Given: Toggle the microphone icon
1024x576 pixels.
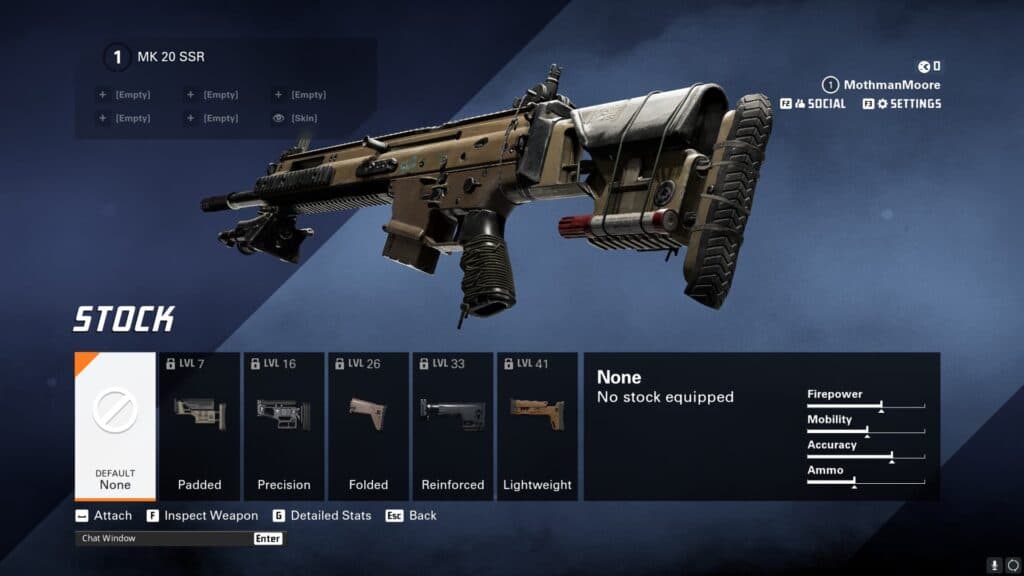Looking at the screenshot, I should point(994,565).
